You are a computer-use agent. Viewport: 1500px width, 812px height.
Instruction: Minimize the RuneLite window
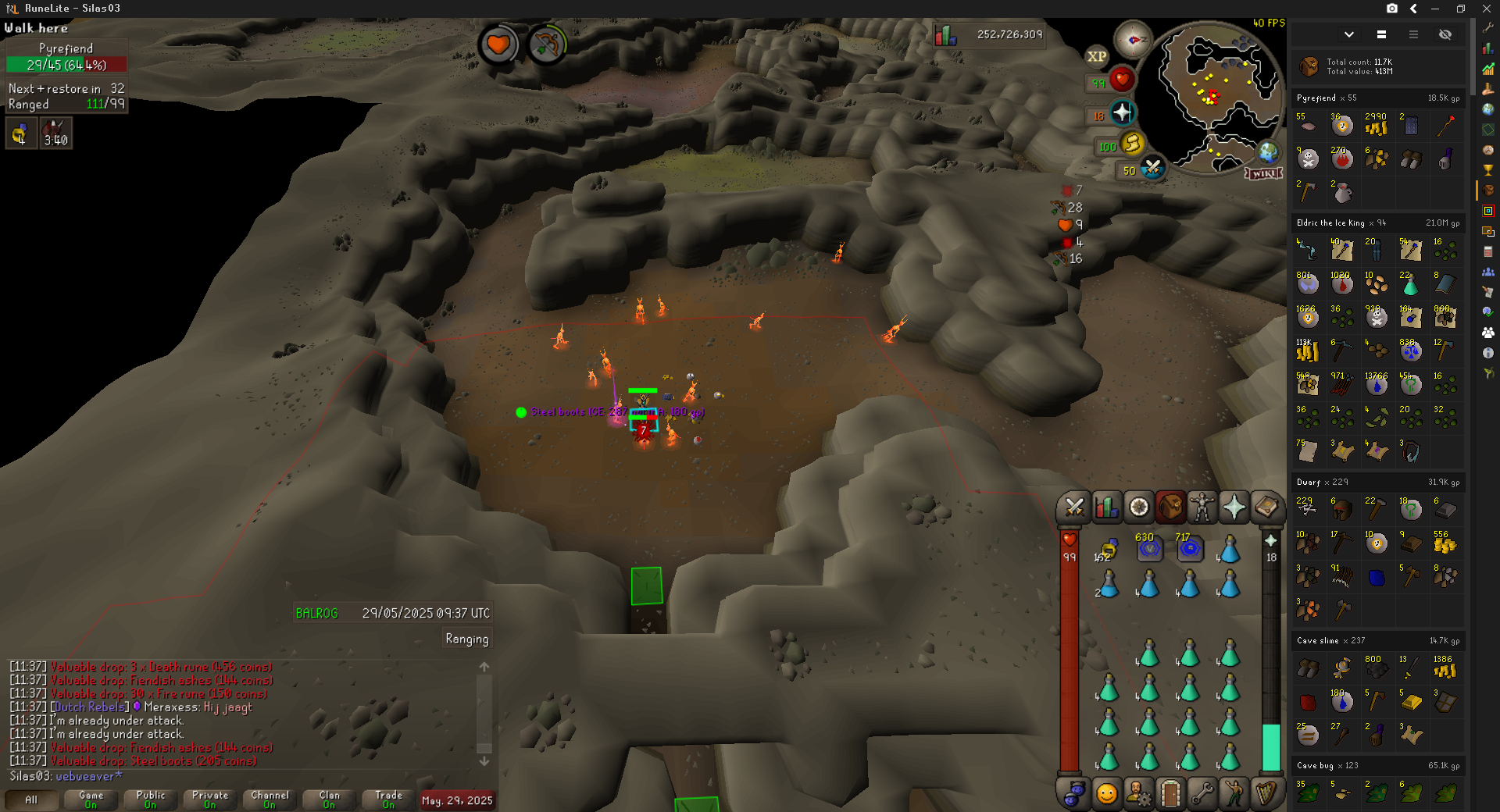tap(1435, 9)
